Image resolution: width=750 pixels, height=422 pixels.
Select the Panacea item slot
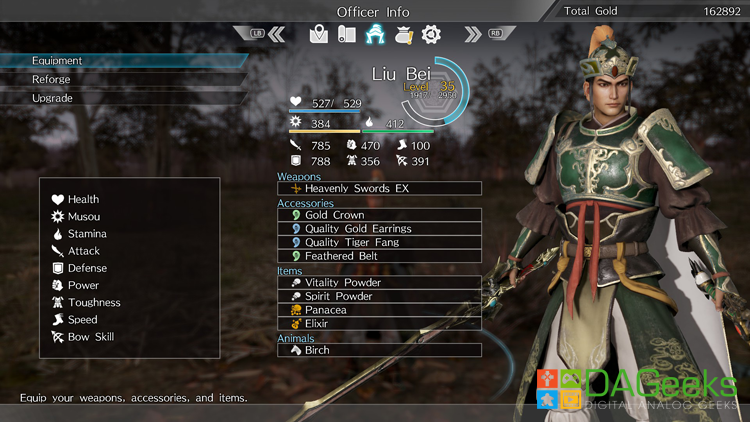[x=379, y=310]
